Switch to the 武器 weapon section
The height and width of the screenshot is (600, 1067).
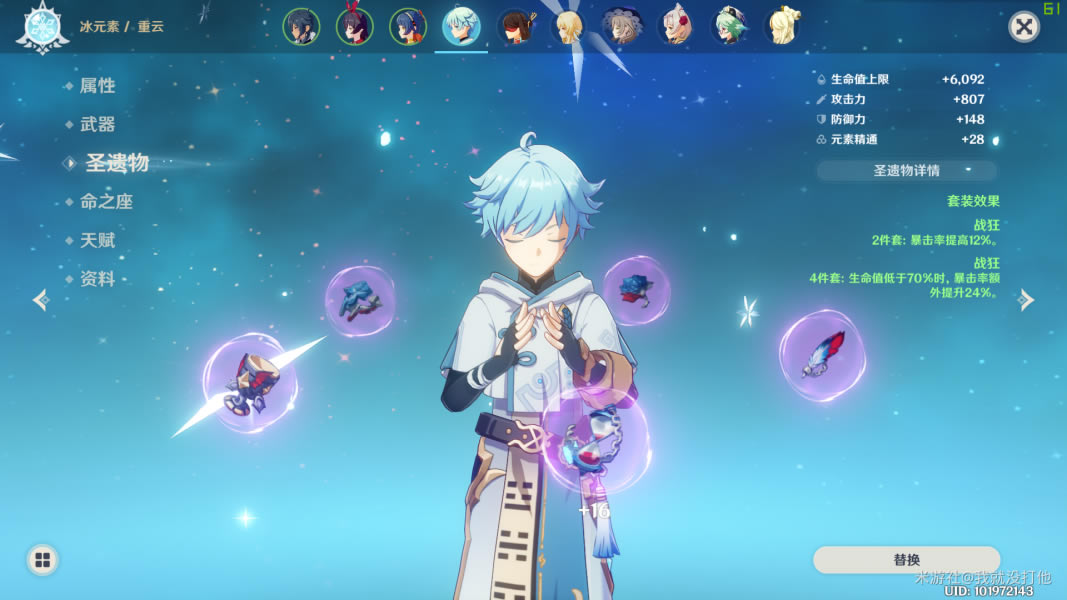click(97, 124)
